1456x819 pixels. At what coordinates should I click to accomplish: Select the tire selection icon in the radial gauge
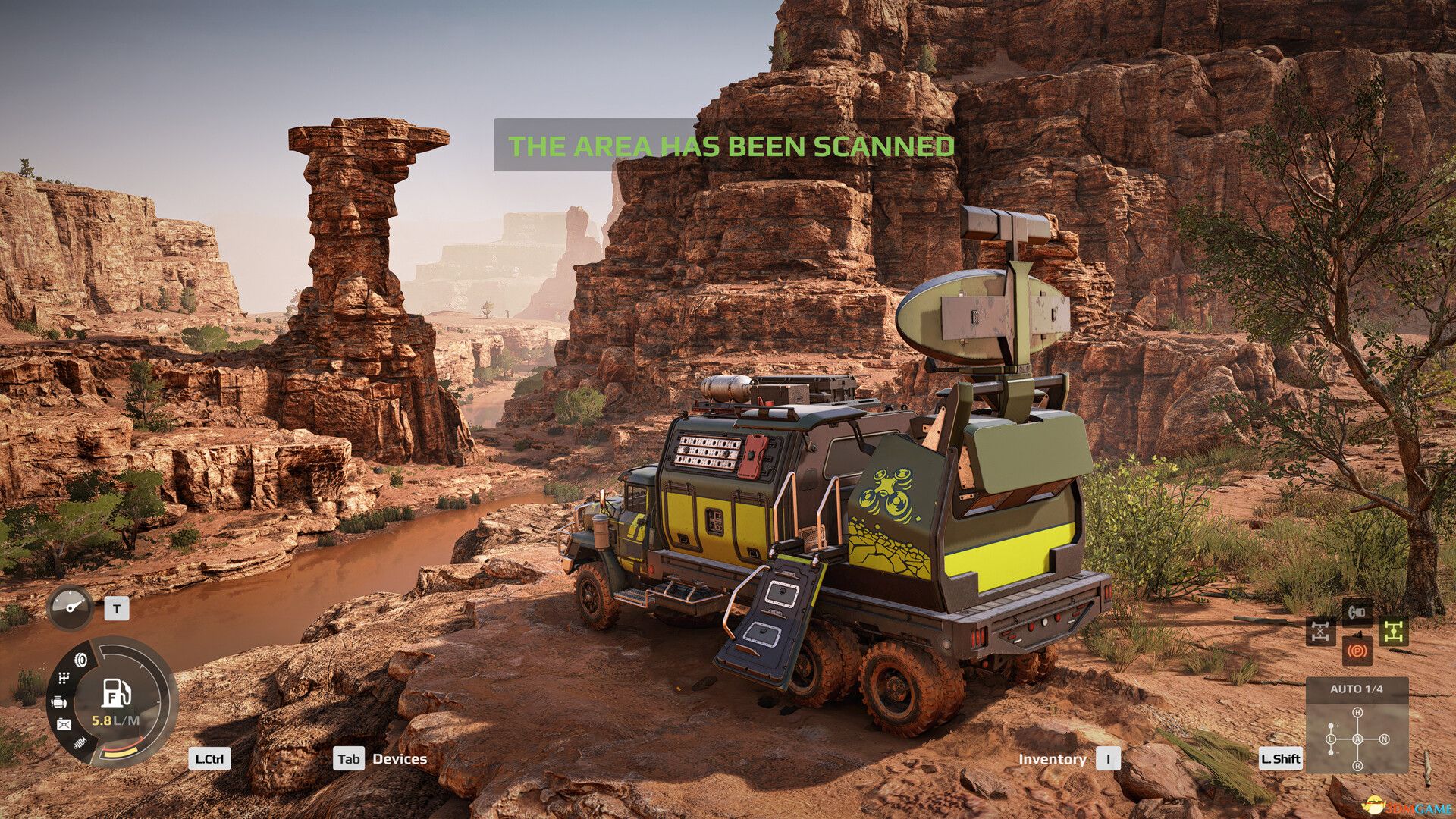click(x=81, y=658)
